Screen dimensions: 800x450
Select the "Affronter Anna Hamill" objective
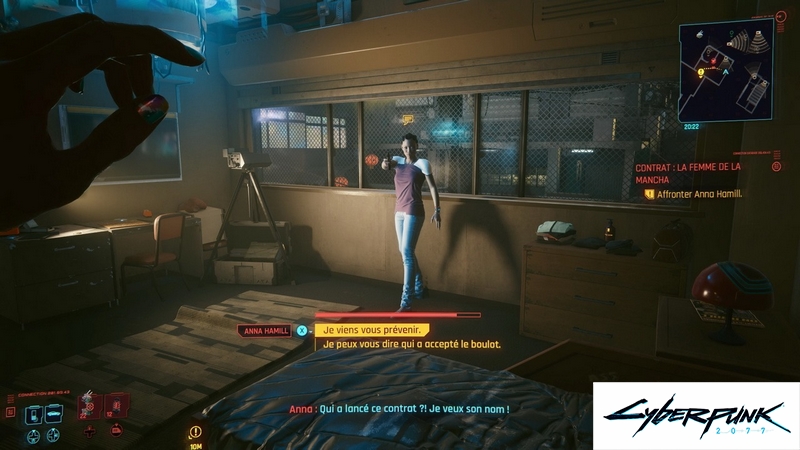pyautogui.click(x=699, y=194)
